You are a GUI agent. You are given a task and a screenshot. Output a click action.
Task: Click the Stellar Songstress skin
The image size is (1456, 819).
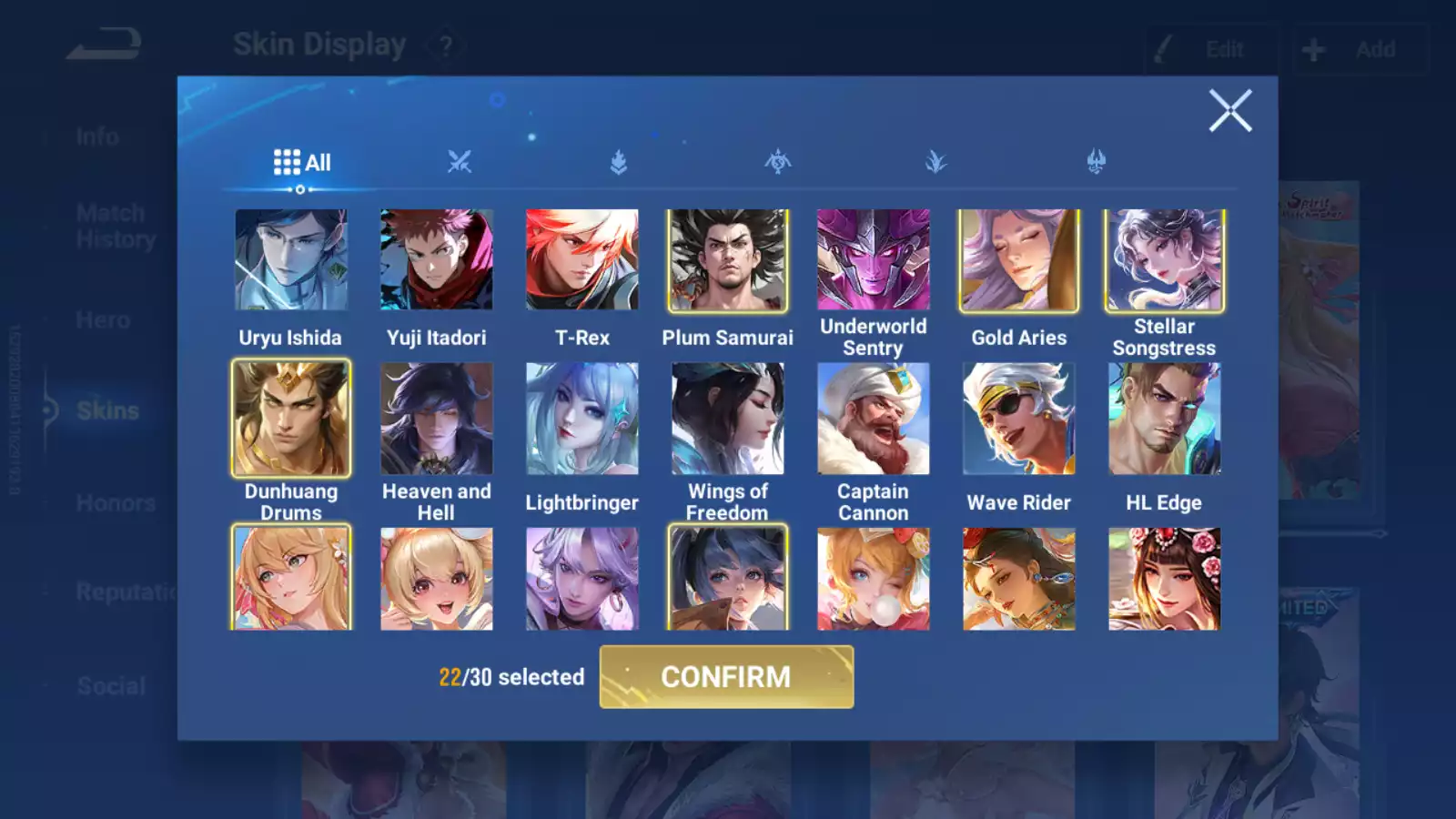(x=1165, y=260)
